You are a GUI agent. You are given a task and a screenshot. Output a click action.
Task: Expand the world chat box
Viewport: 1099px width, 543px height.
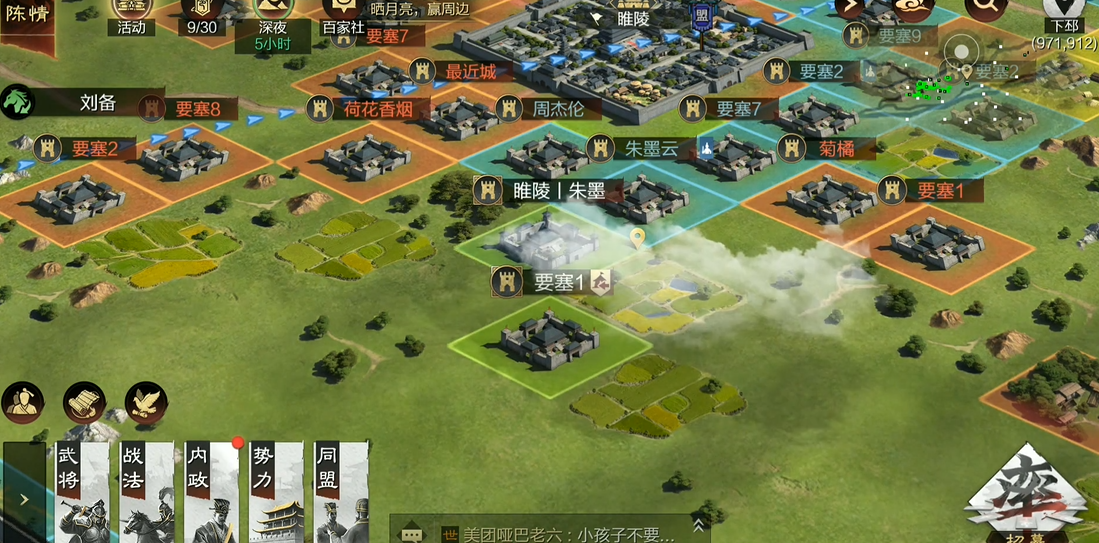pos(699,524)
